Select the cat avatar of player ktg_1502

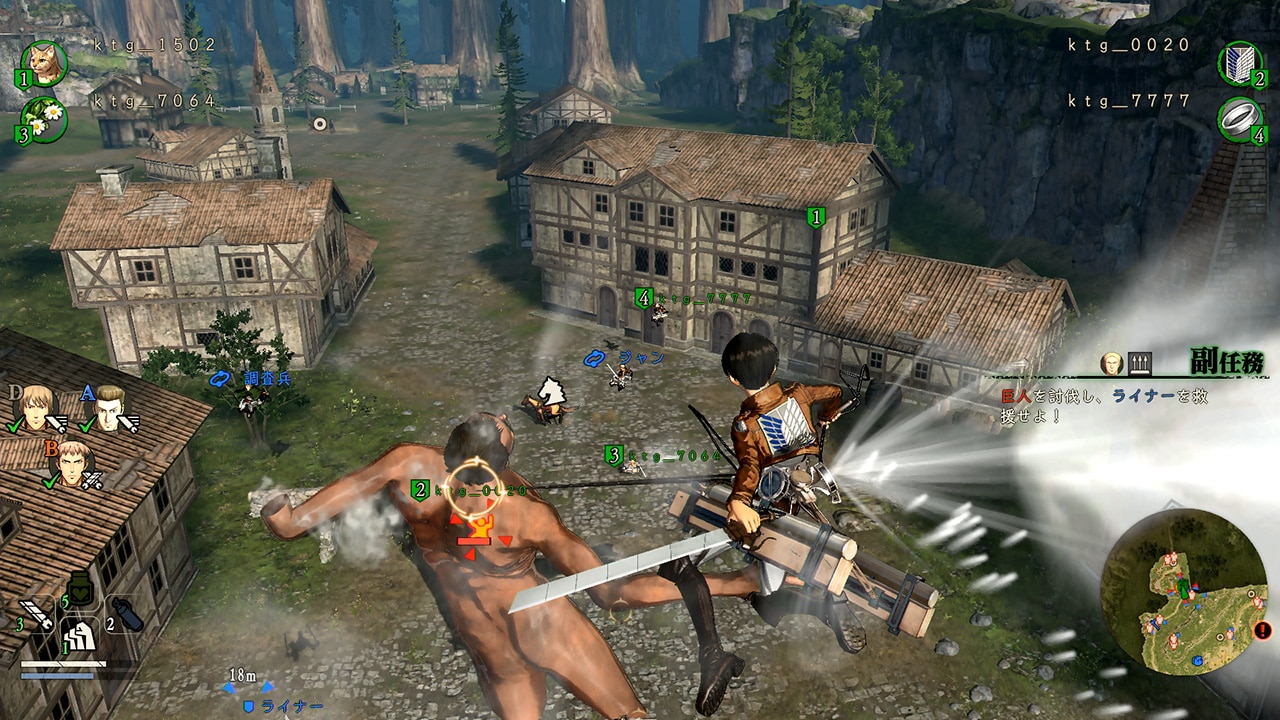point(45,63)
